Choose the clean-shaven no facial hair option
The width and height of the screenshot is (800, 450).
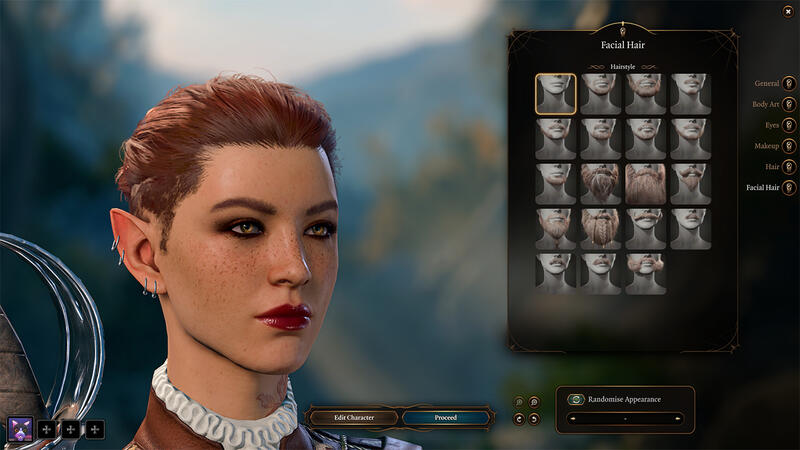(555, 94)
